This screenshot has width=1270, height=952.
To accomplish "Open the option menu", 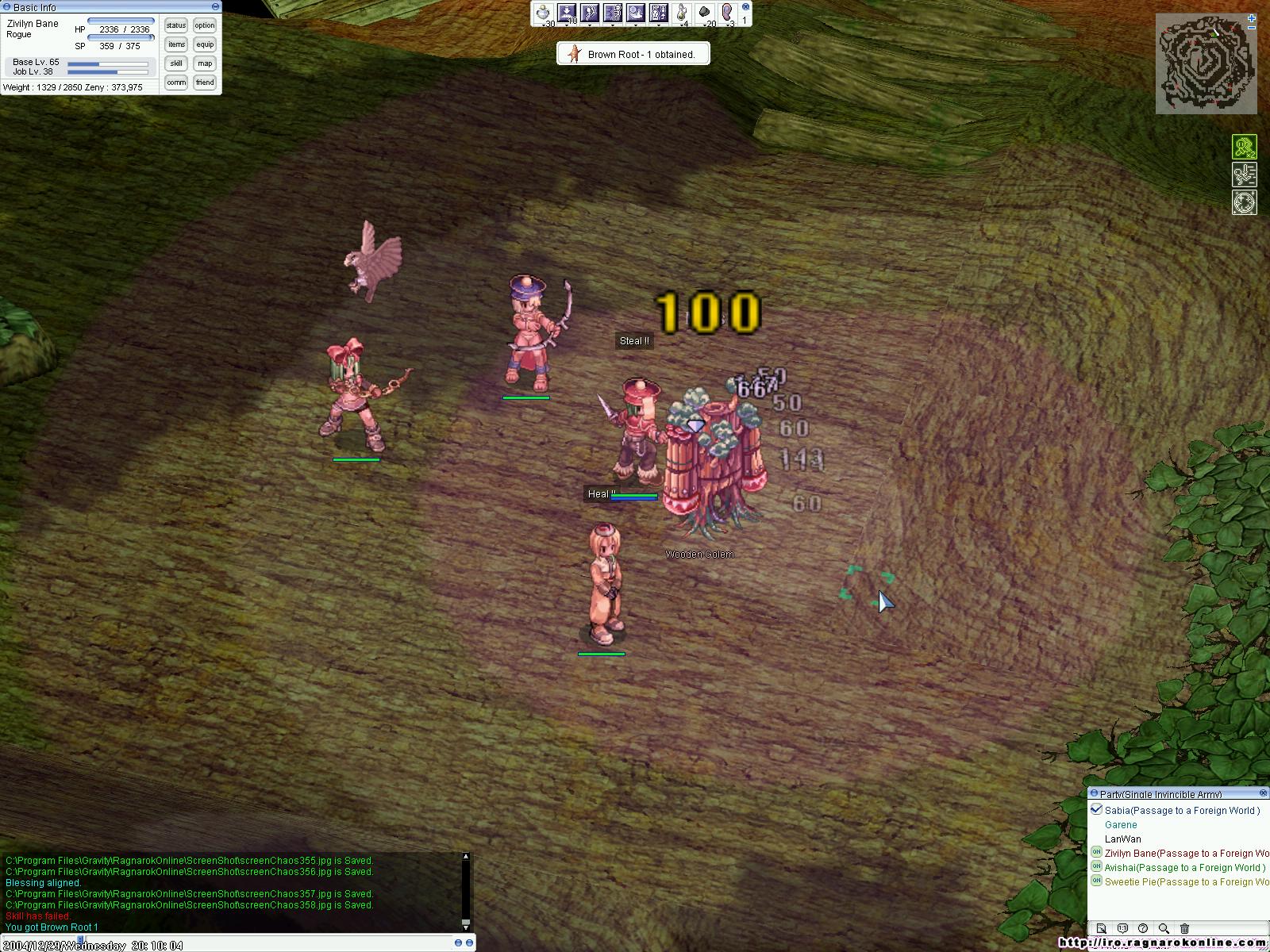I will click(205, 25).
